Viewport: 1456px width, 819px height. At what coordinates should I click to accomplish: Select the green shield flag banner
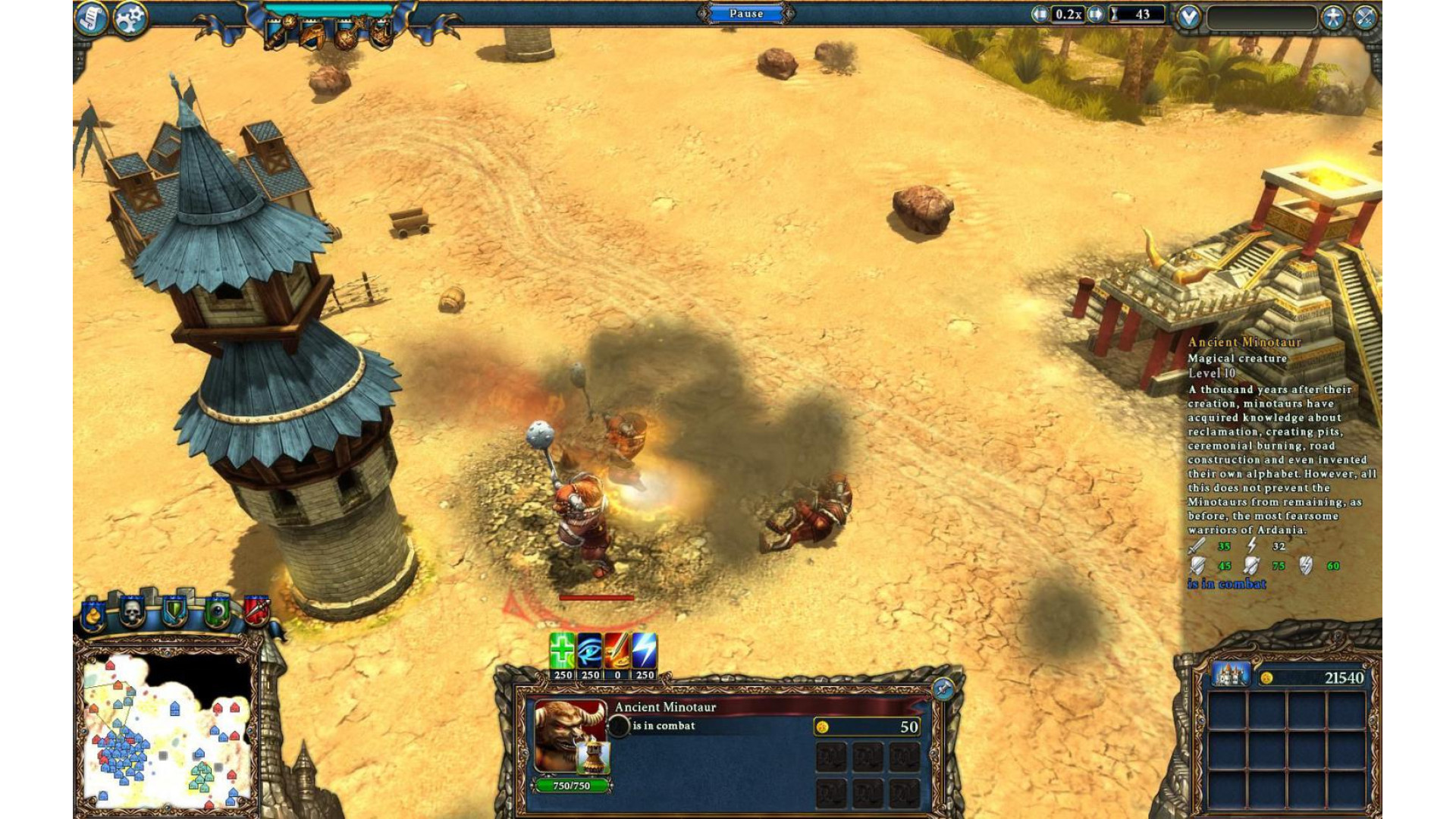[175, 611]
